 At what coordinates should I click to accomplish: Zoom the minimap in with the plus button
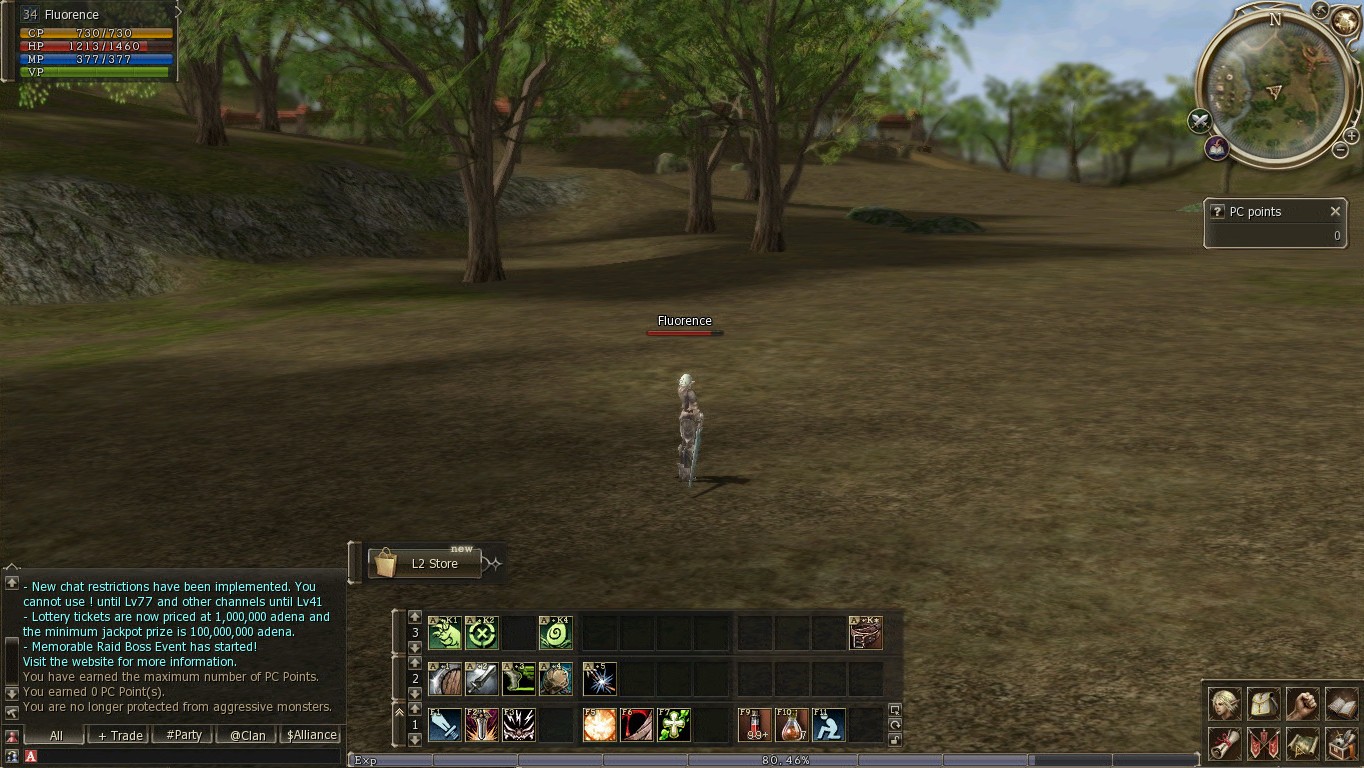coord(1351,137)
